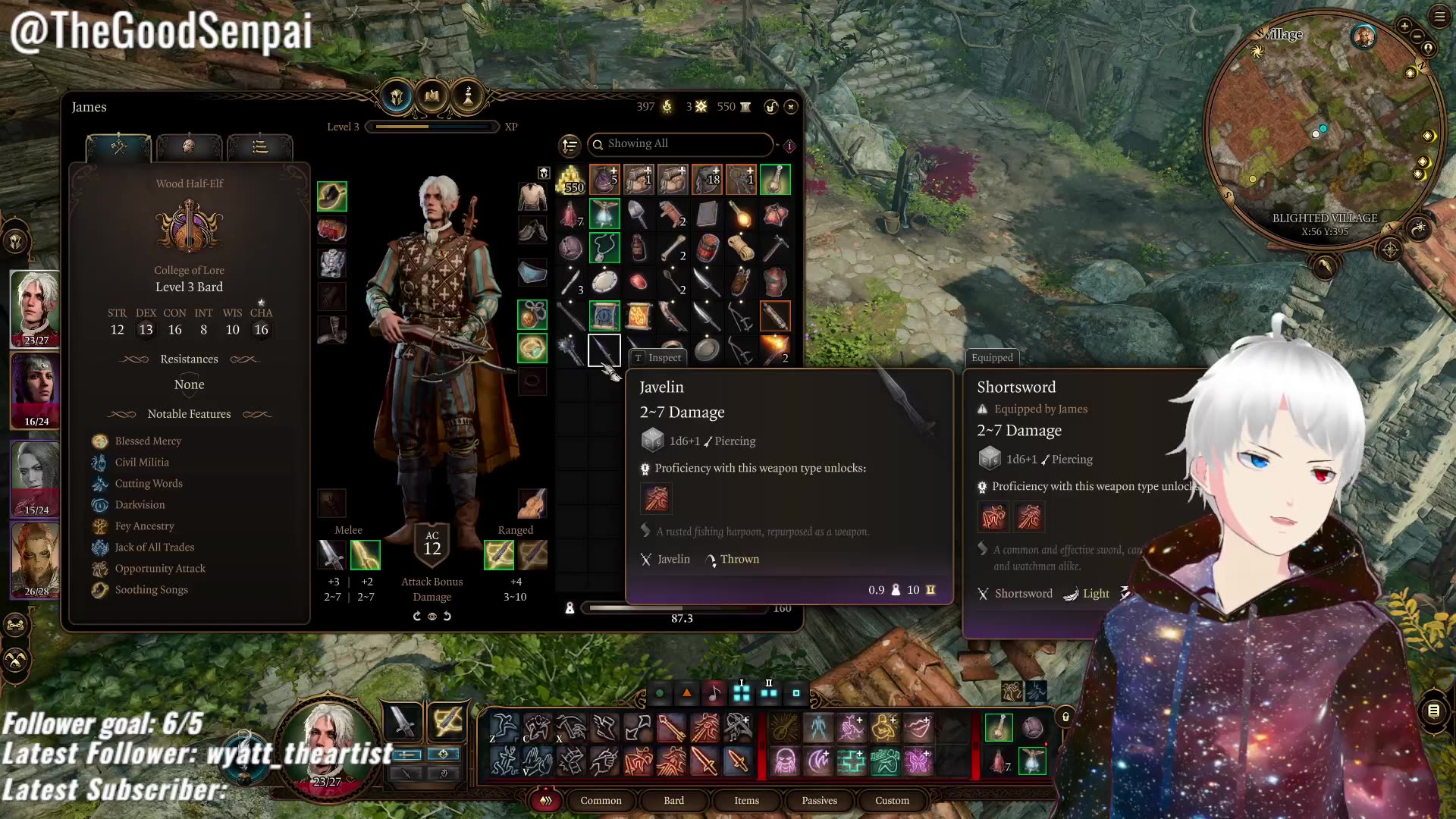This screenshot has height=819, width=1456.
Task: Pick the shovel in the inventory
Action: pyautogui.click(x=639, y=215)
